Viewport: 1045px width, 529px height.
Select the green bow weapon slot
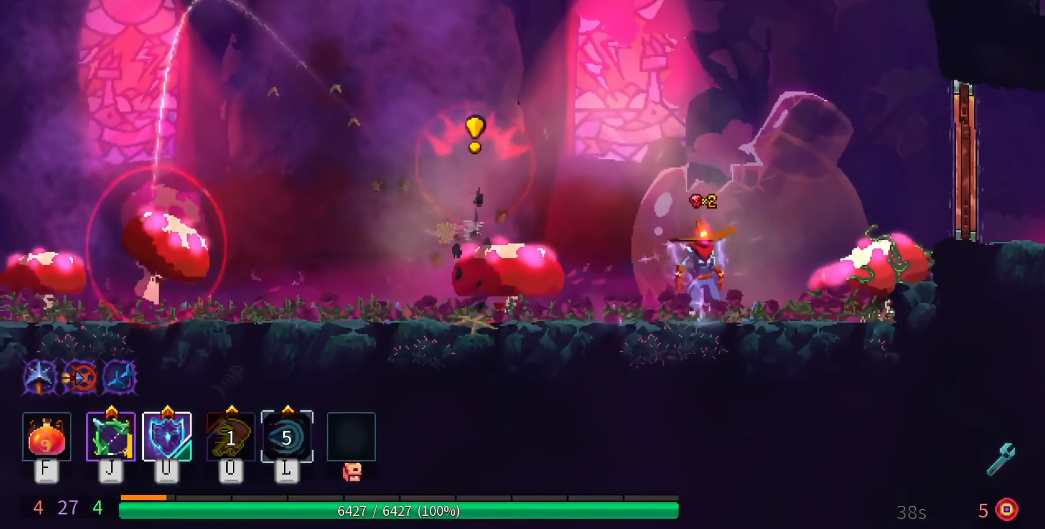(110, 437)
